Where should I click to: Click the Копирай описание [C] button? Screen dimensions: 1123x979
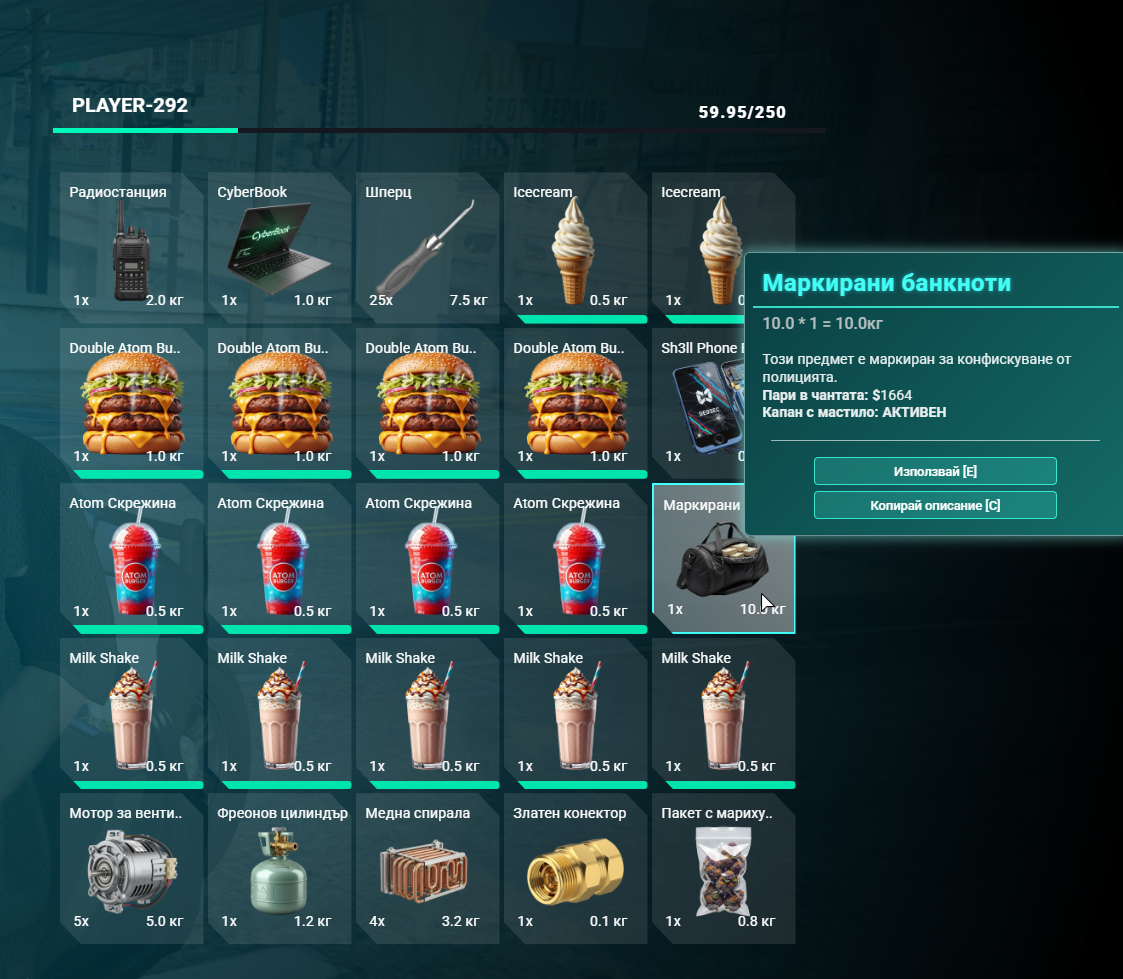[x=935, y=505]
